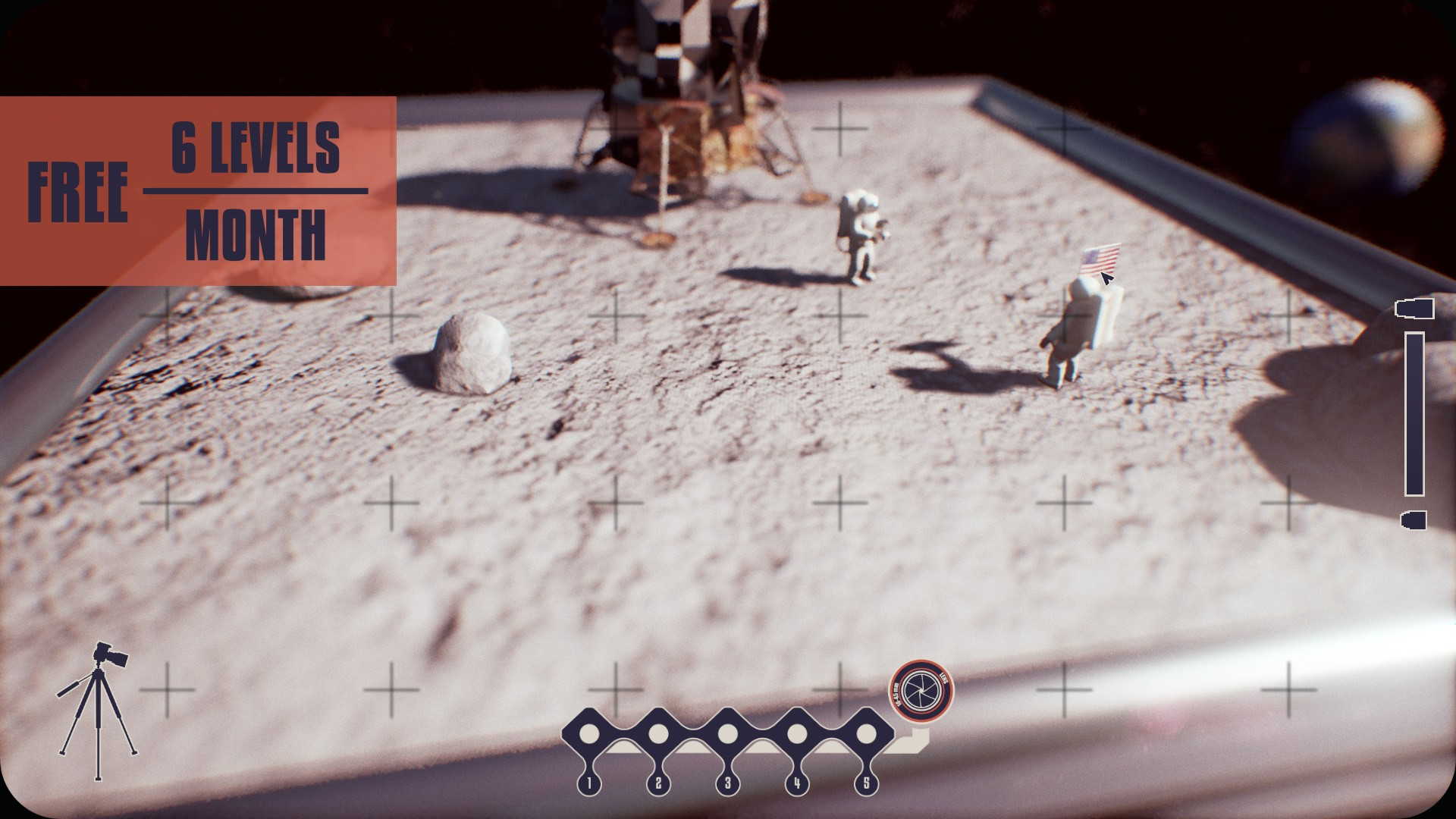Select photo slot number 4
Viewport: 1456px width, 819px height.
(x=796, y=734)
